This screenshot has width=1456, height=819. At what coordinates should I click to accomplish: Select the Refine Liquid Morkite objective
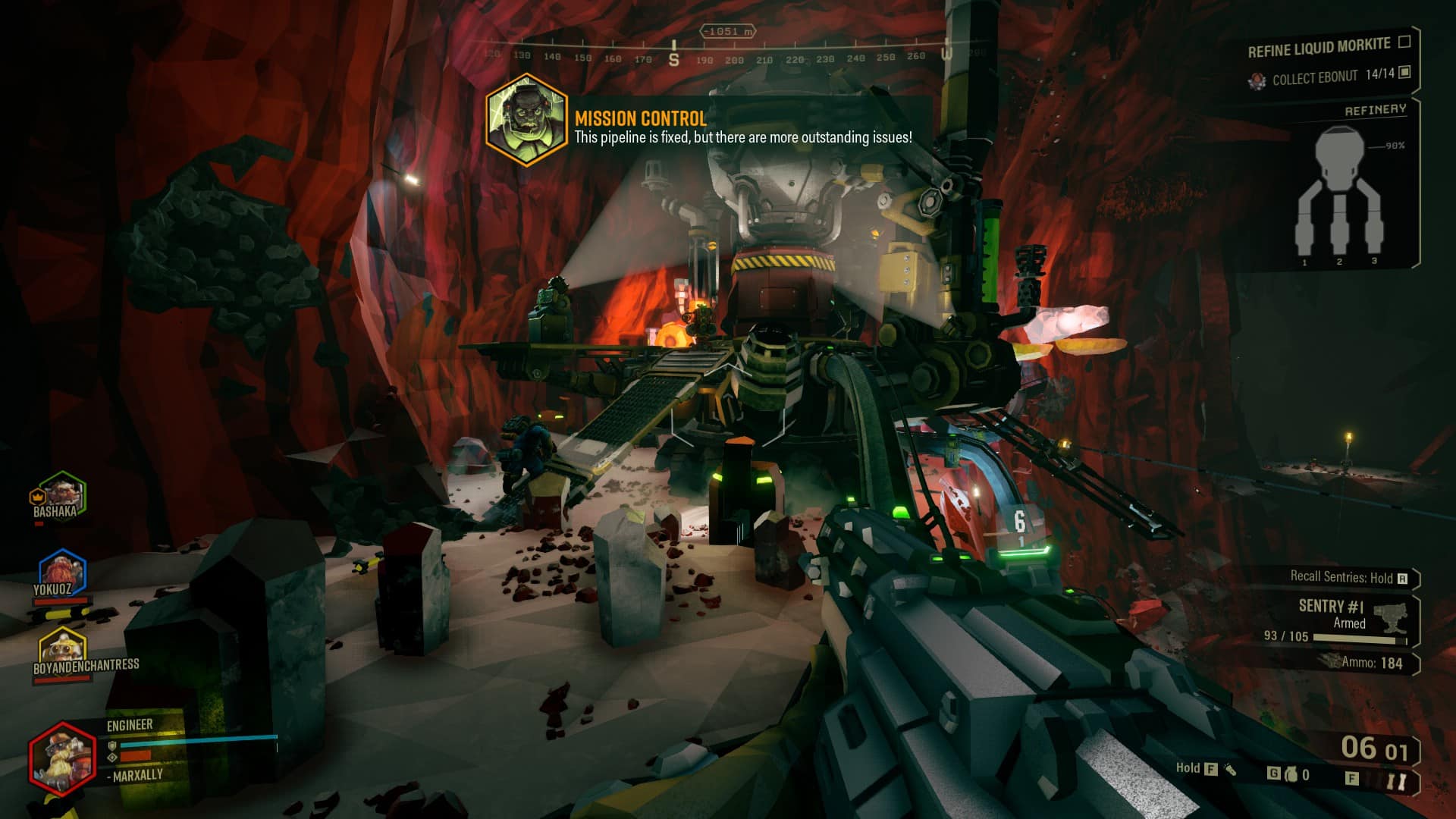[1319, 48]
